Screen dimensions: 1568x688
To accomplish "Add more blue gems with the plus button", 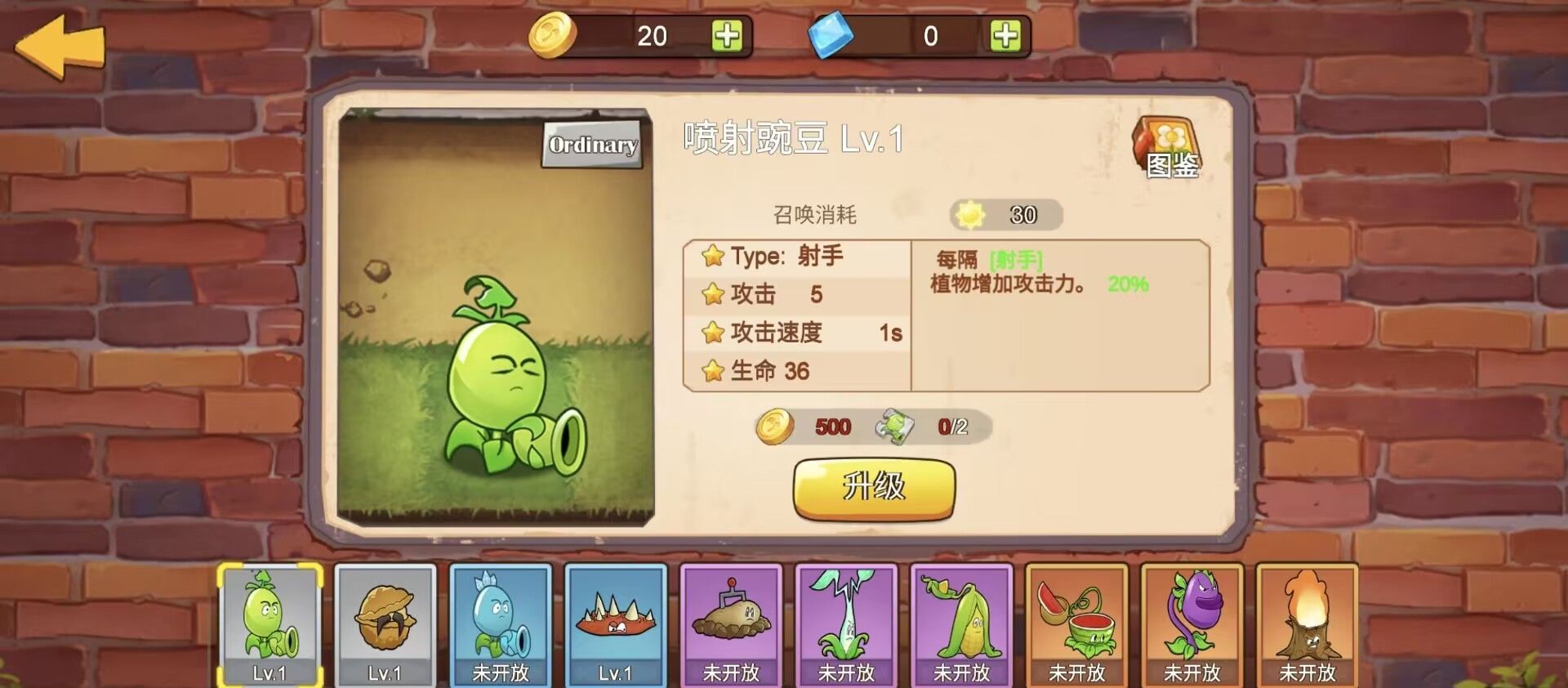I will coord(1004,36).
